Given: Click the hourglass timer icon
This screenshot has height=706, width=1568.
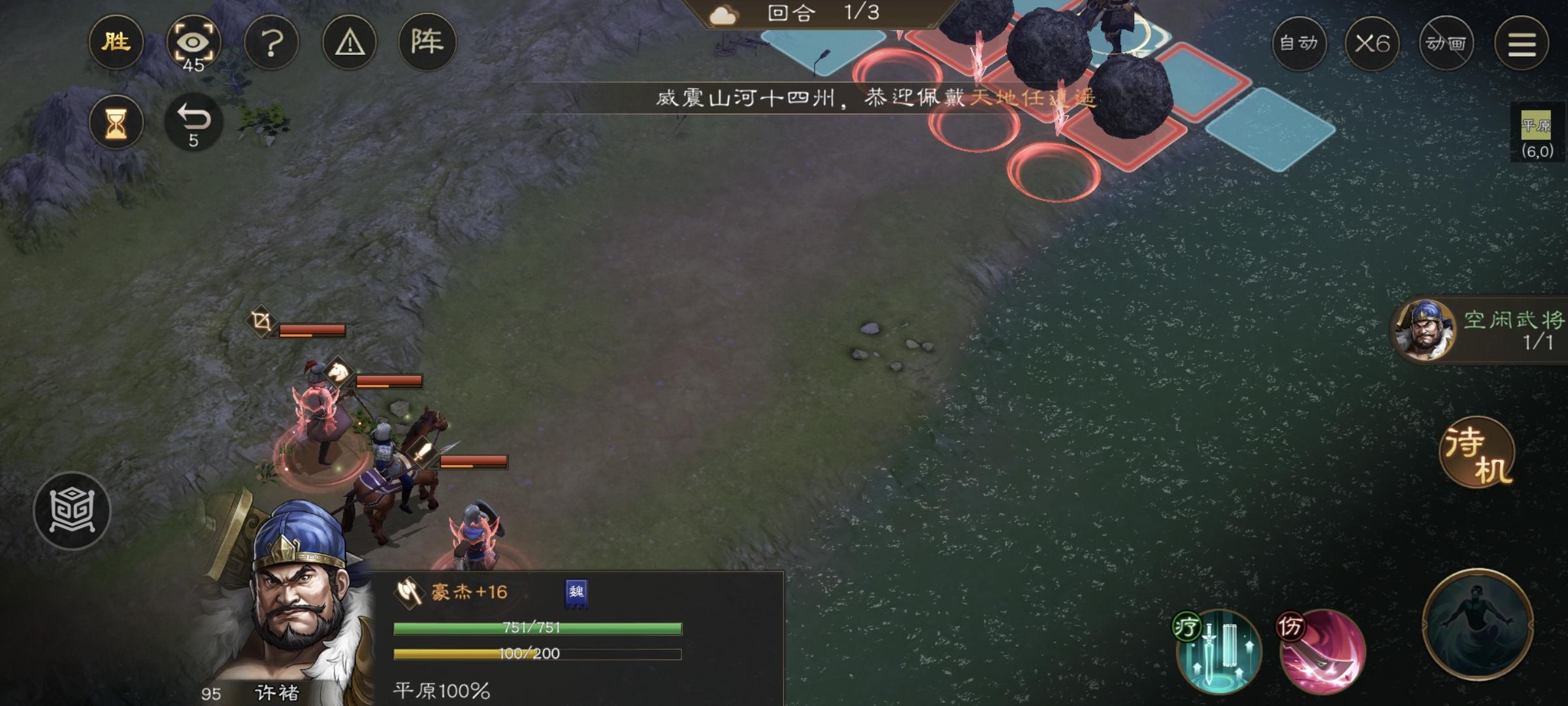Looking at the screenshot, I should pos(116,122).
